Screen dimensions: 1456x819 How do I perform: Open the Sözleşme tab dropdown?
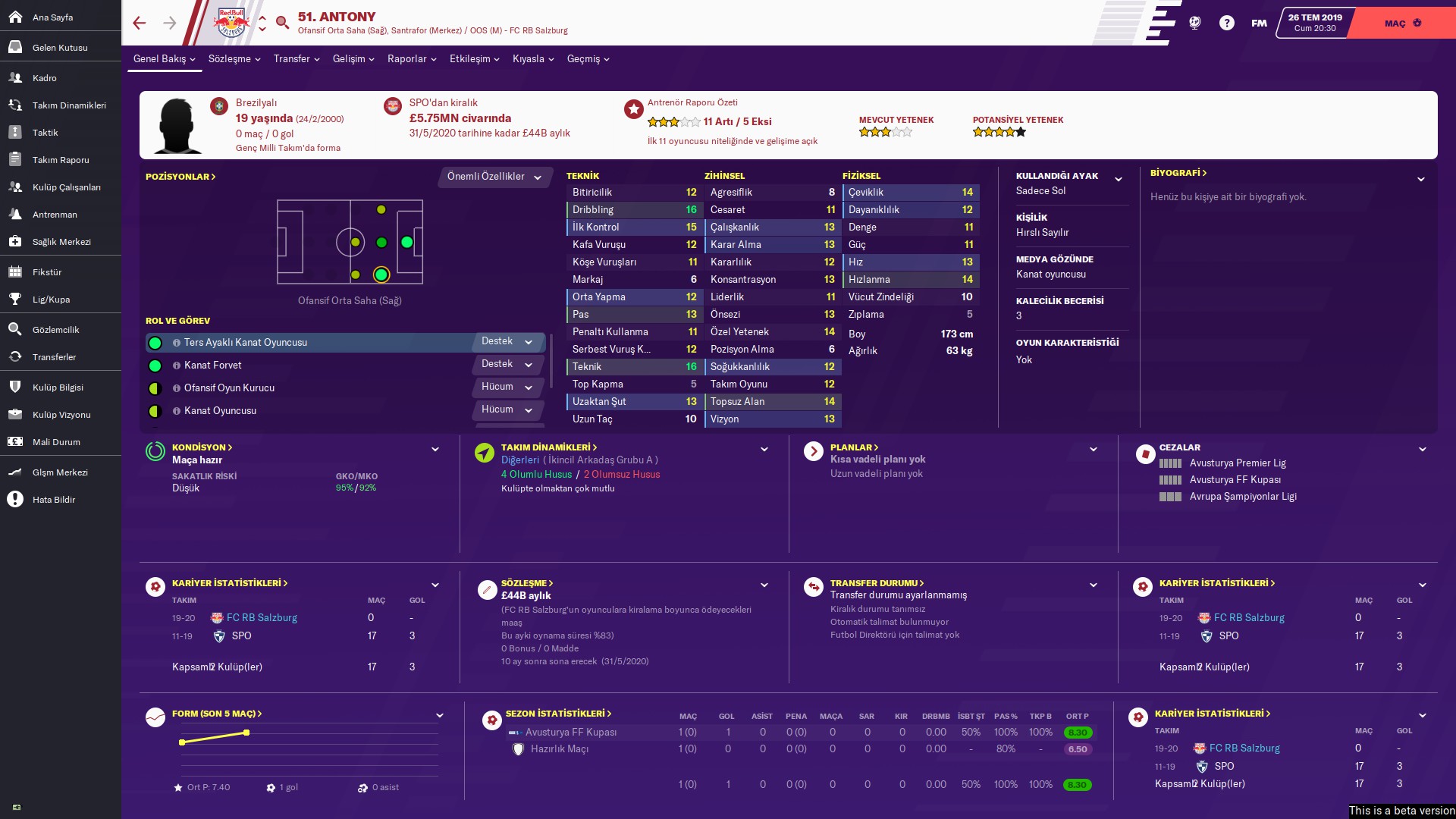234,58
